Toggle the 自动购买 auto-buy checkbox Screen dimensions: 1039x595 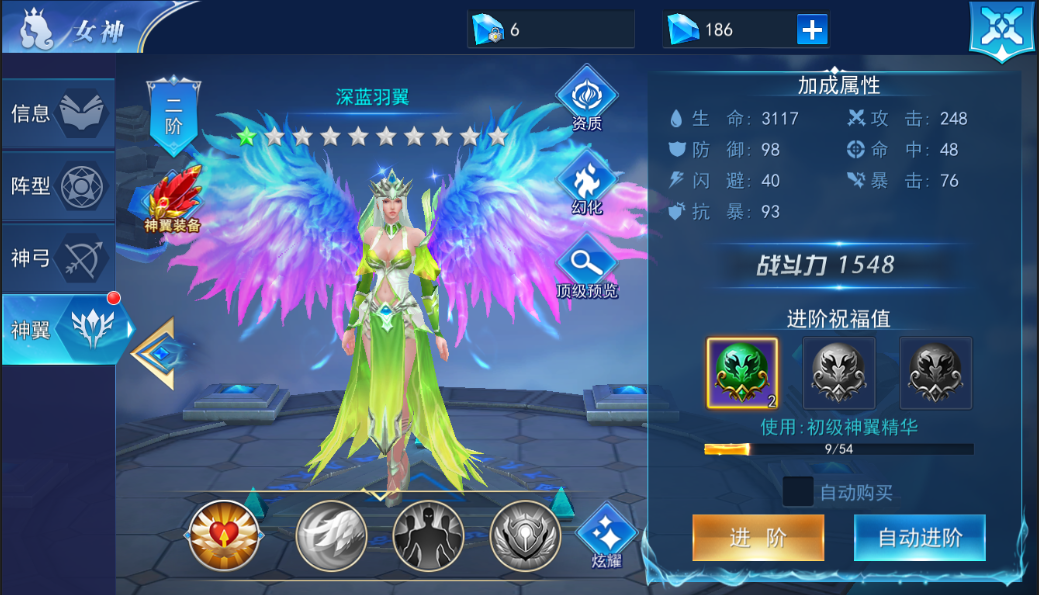pyautogui.click(x=797, y=492)
